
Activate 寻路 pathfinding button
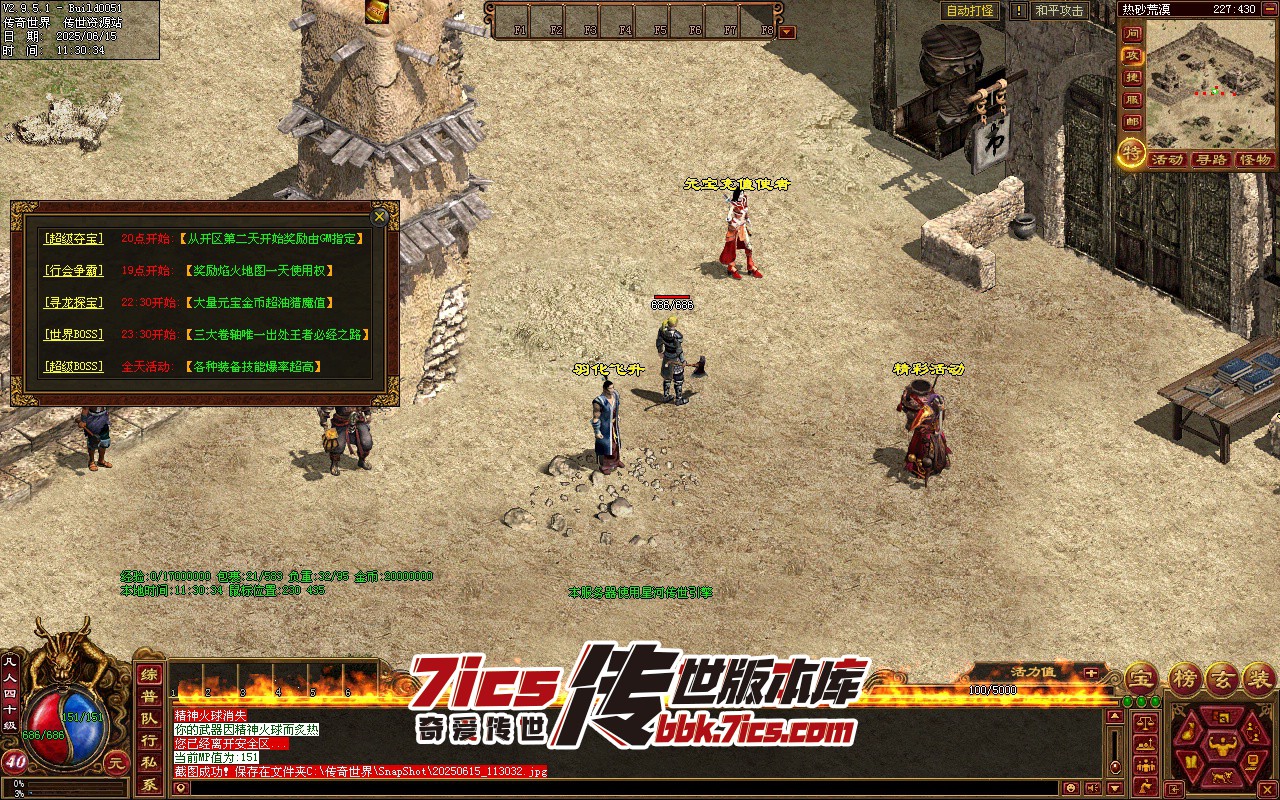pyautogui.click(x=1210, y=160)
